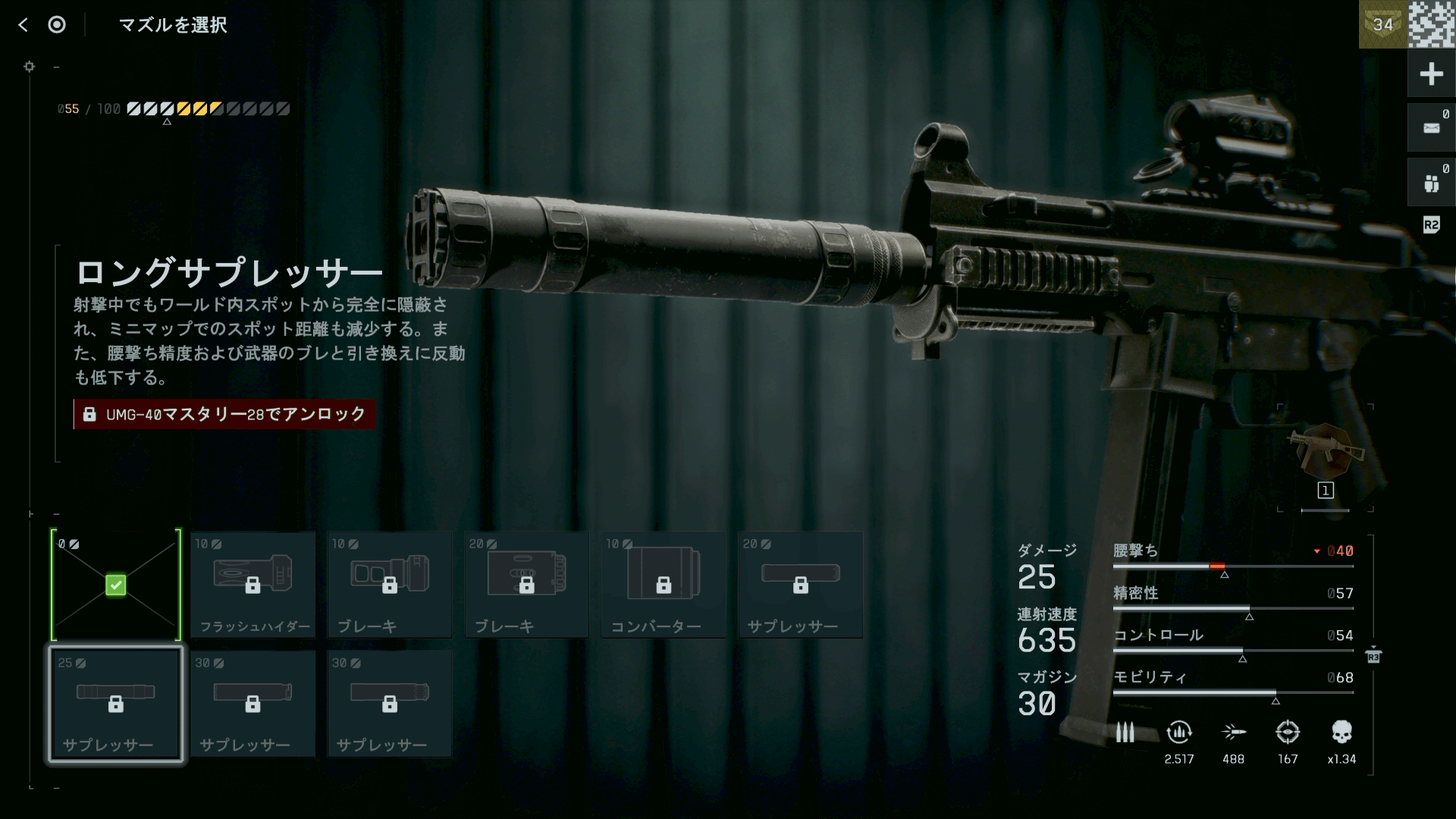Choose the locked フラッシュハイダー muzzle slot
The image size is (1456, 819).
click(253, 585)
